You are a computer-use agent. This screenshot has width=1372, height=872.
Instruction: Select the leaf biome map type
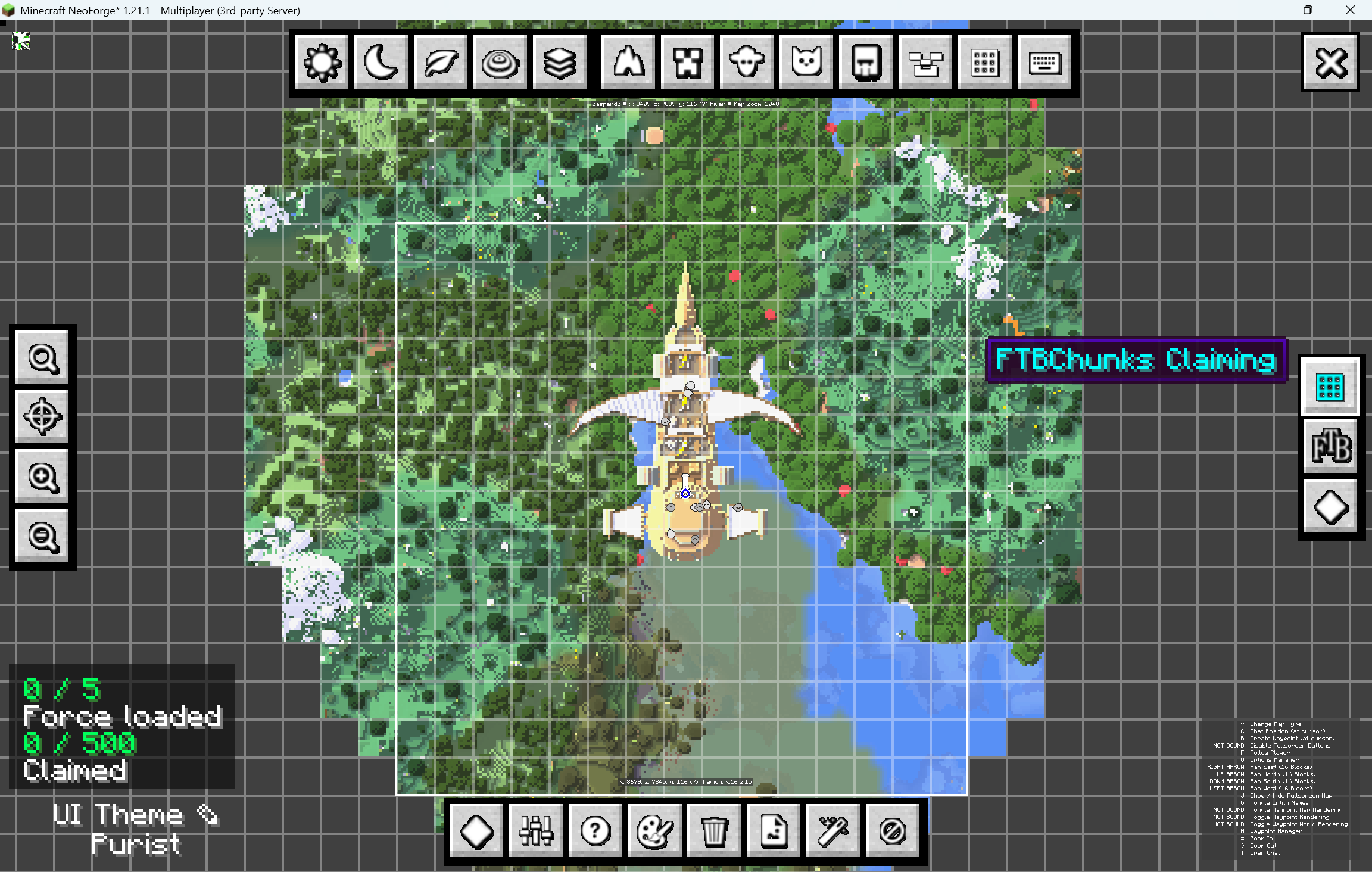(441, 62)
